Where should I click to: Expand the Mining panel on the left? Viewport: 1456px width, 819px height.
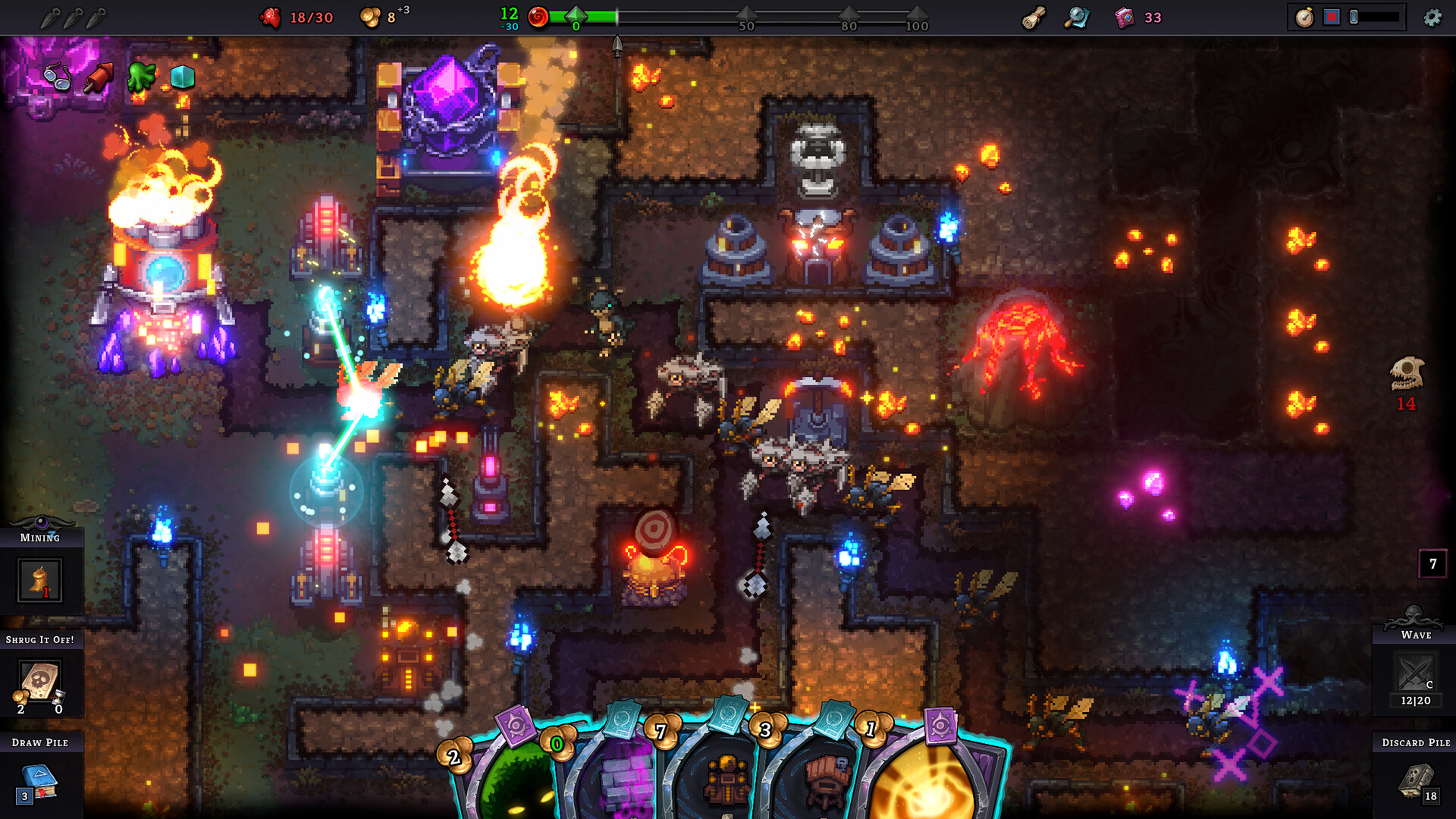pyautogui.click(x=38, y=580)
